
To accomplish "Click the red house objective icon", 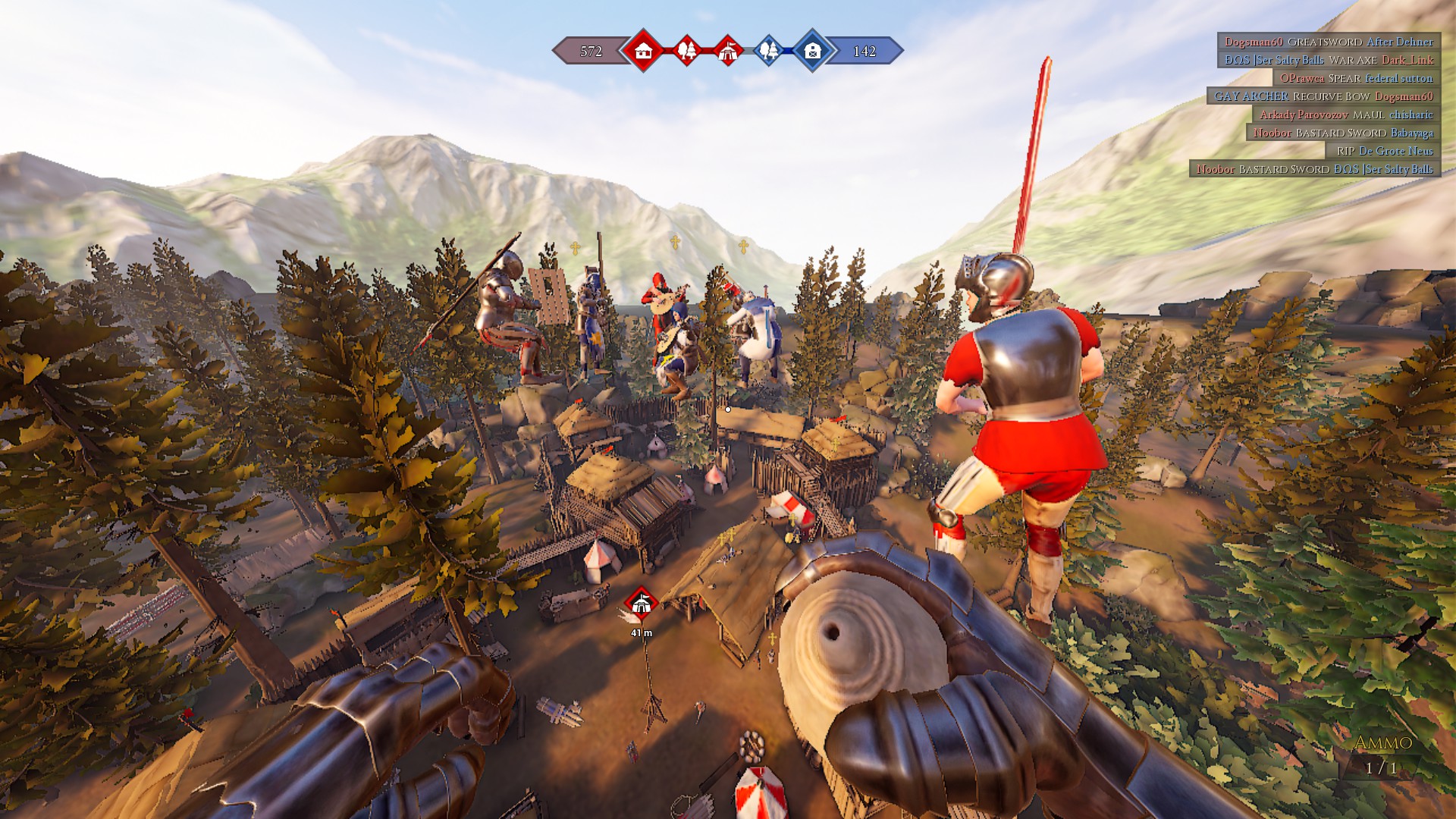I will 643,51.
